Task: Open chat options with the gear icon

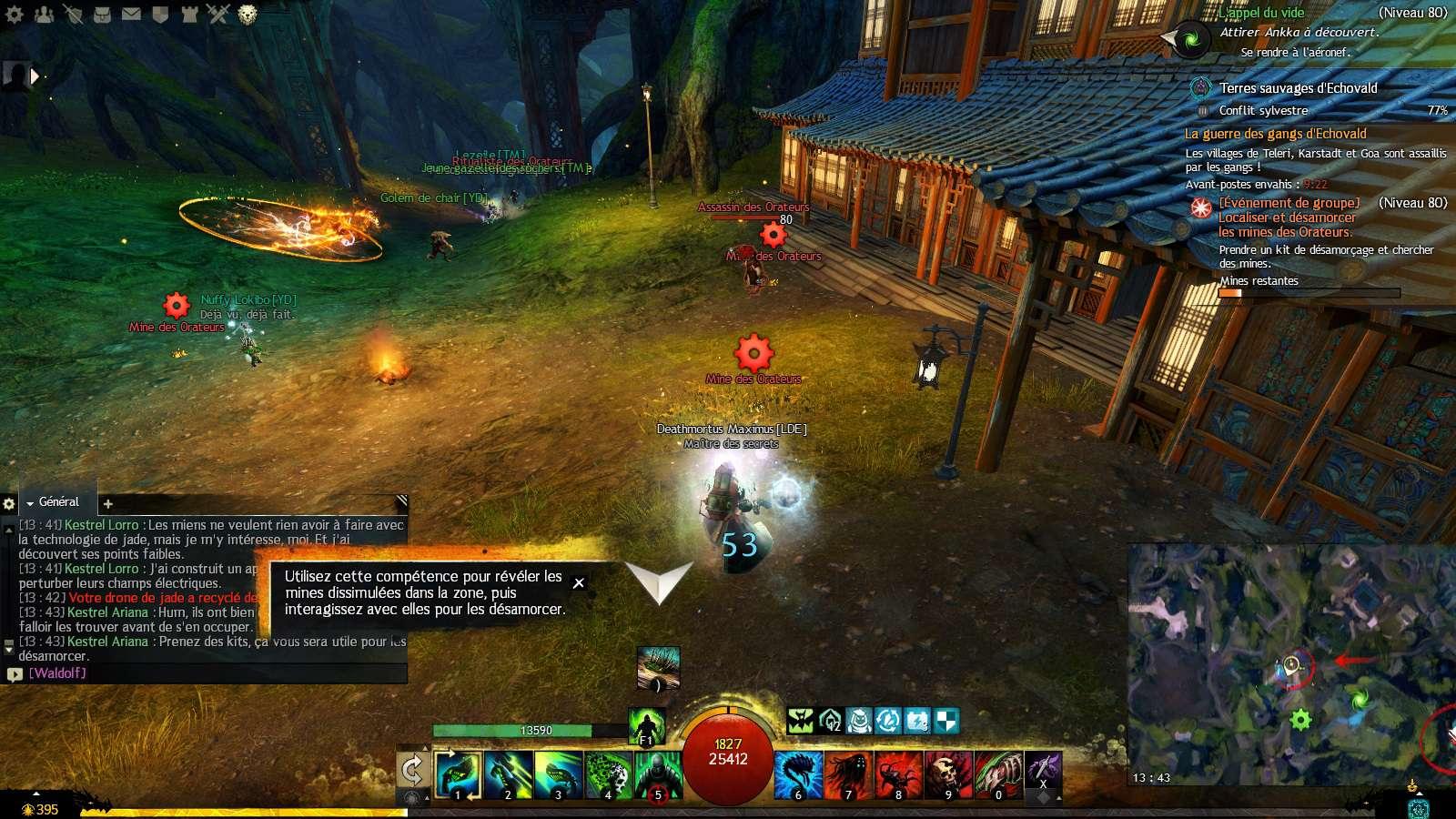Action: tap(9, 503)
